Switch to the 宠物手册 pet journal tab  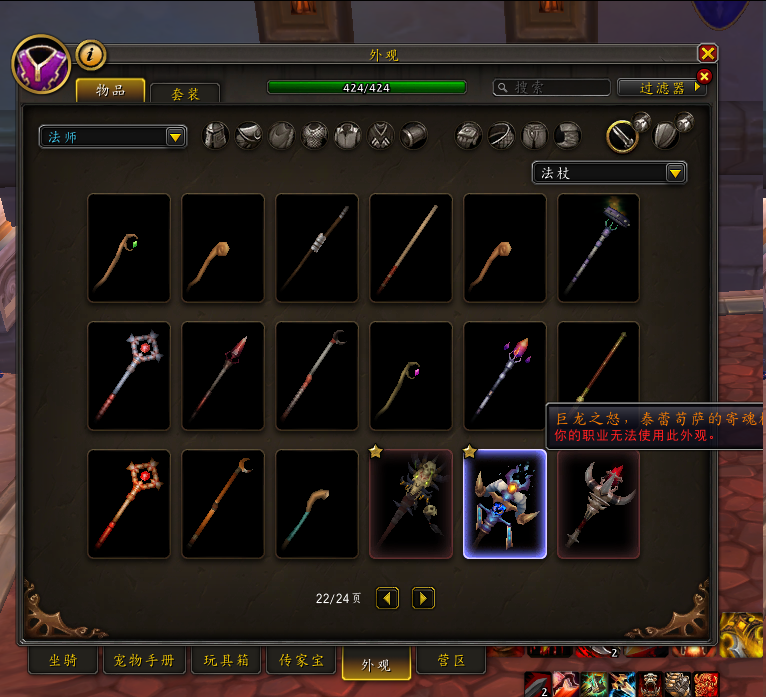[x=145, y=661]
